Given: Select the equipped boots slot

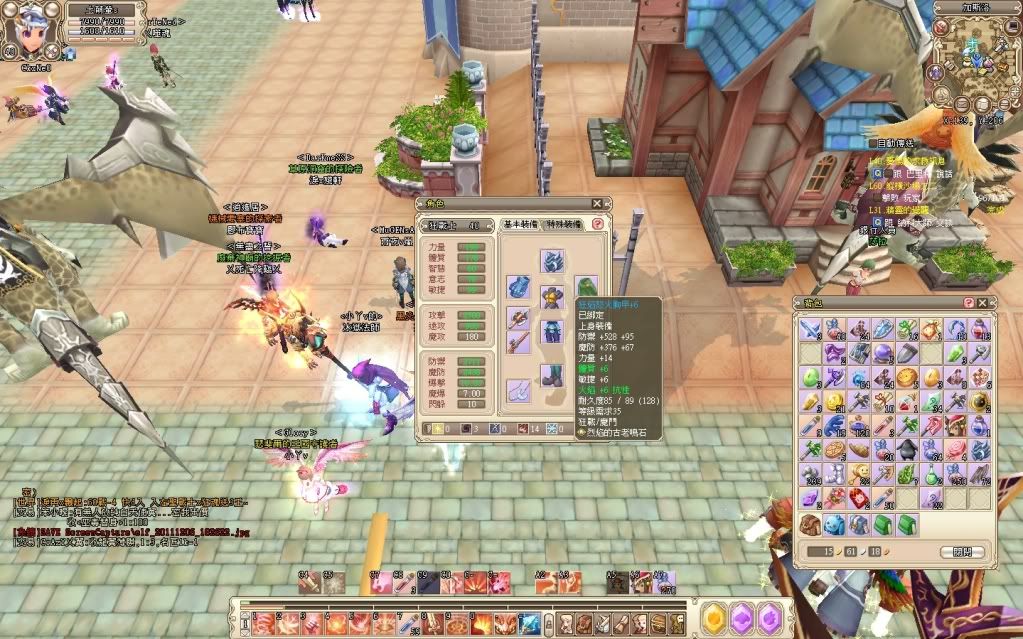Looking at the screenshot, I should [x=552, y=375].
